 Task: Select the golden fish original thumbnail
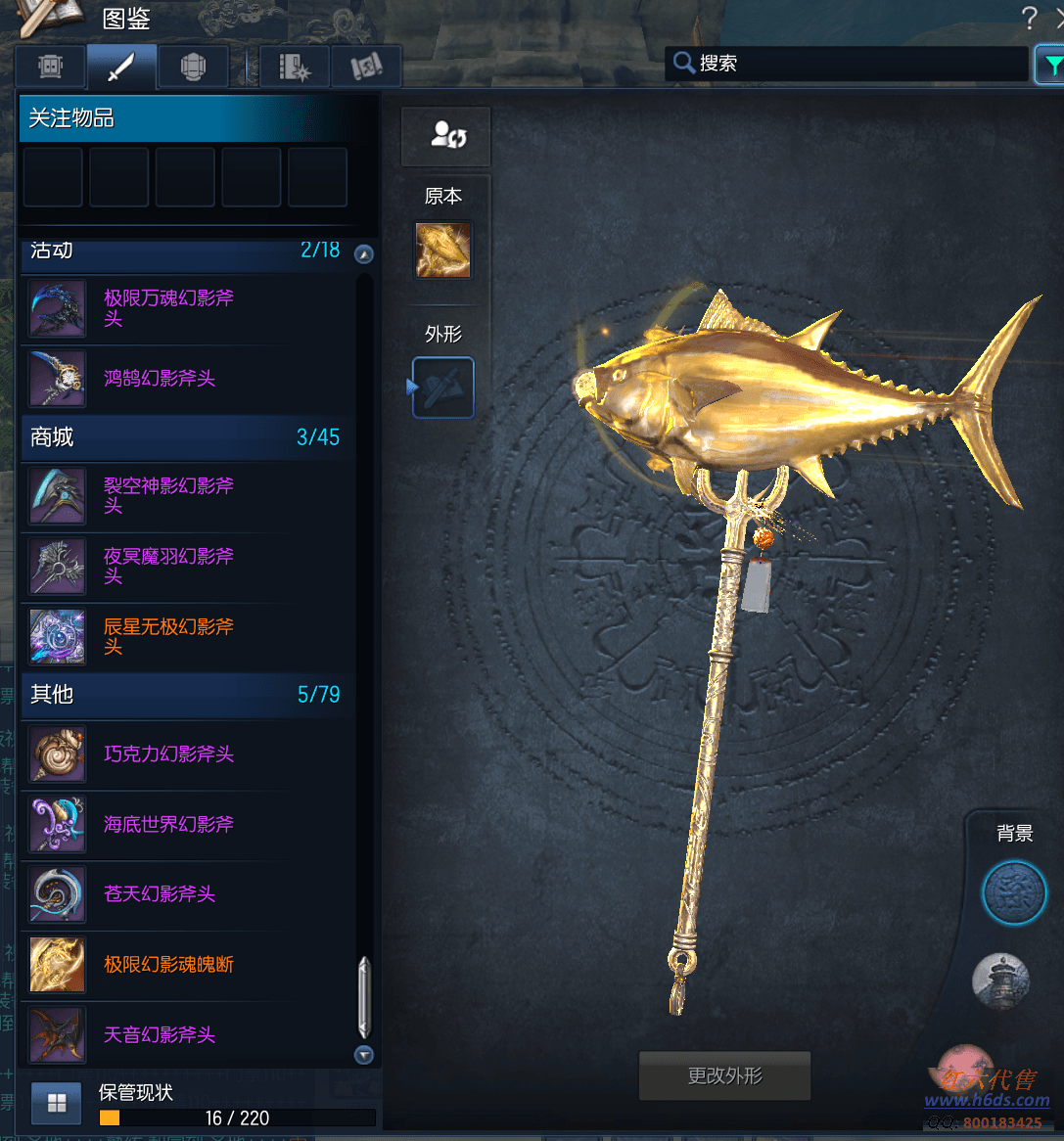click(443, 251)
